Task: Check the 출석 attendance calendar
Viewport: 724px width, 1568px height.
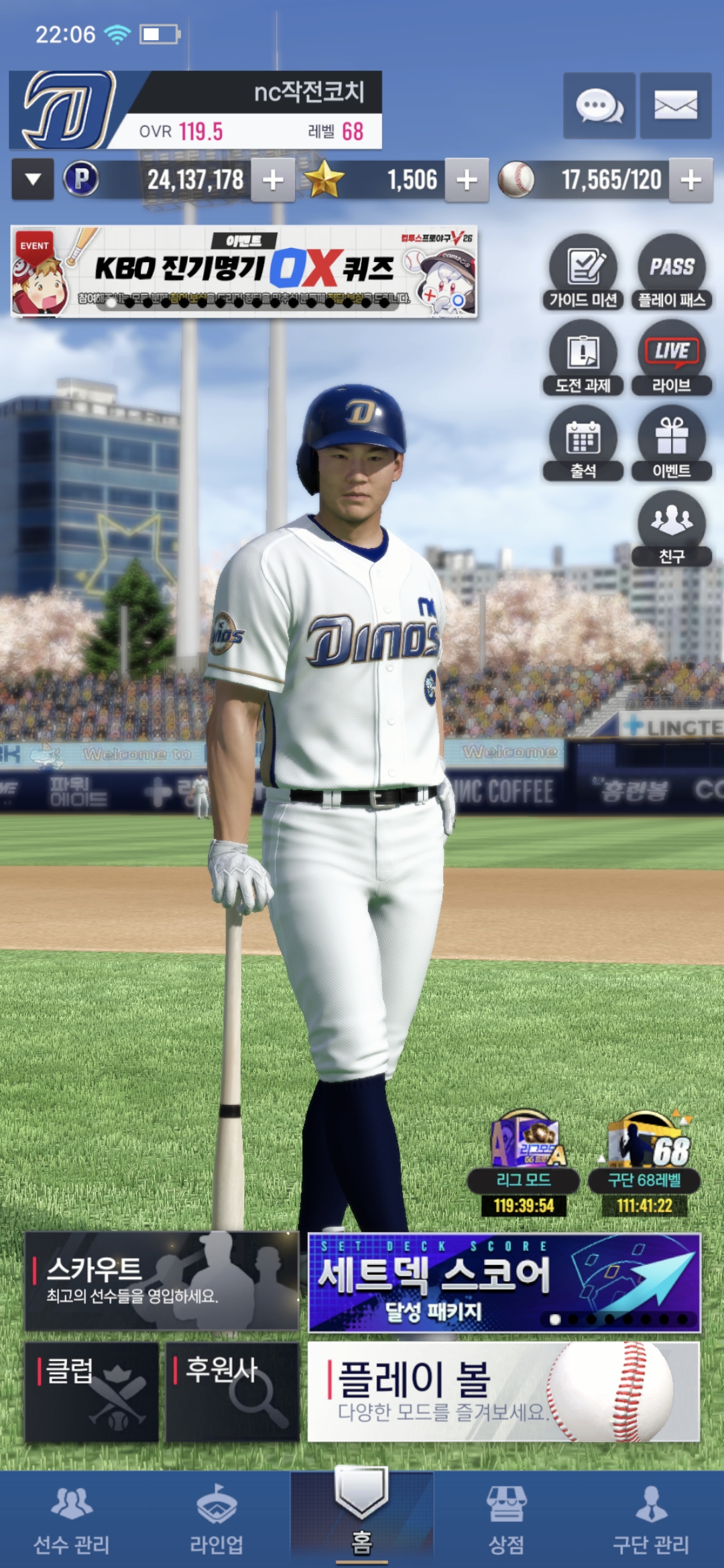Action: click(583, 444)
